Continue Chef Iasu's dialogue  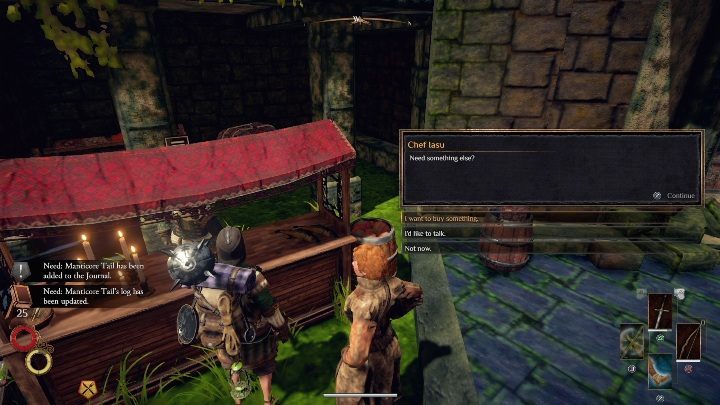[x=675, y=196]
